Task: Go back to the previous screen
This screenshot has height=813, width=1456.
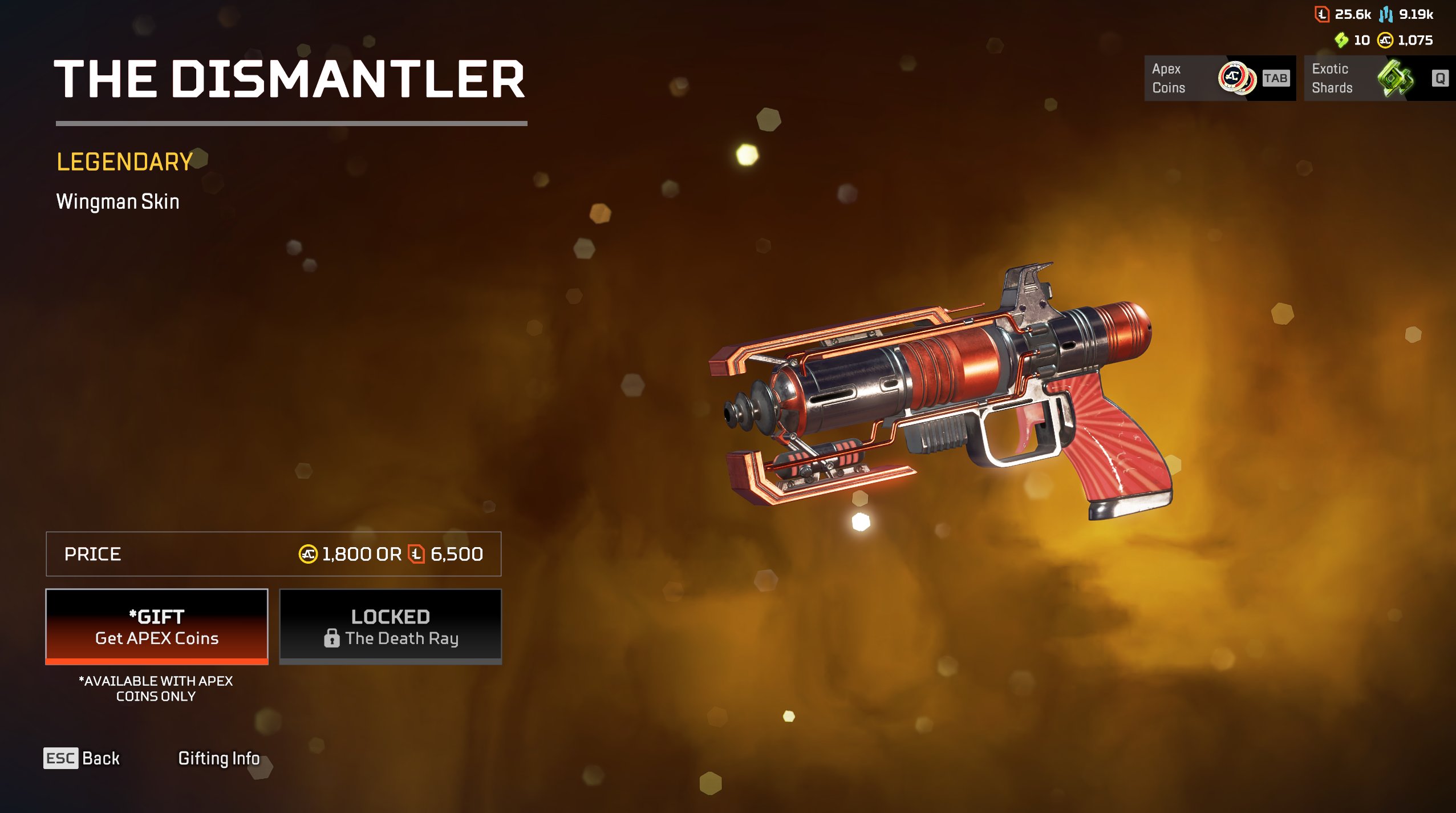Action: point(82,758)
